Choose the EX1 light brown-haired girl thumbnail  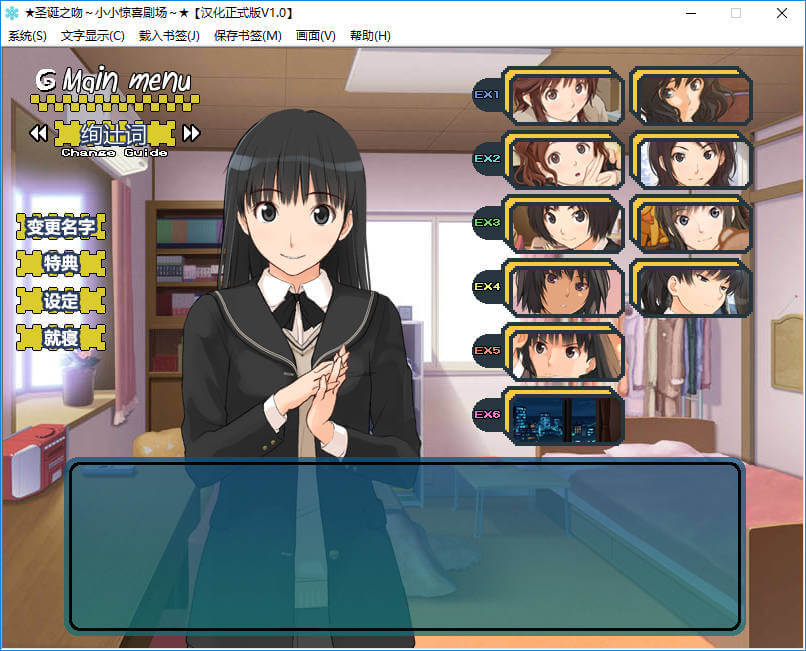coord(565,96)
